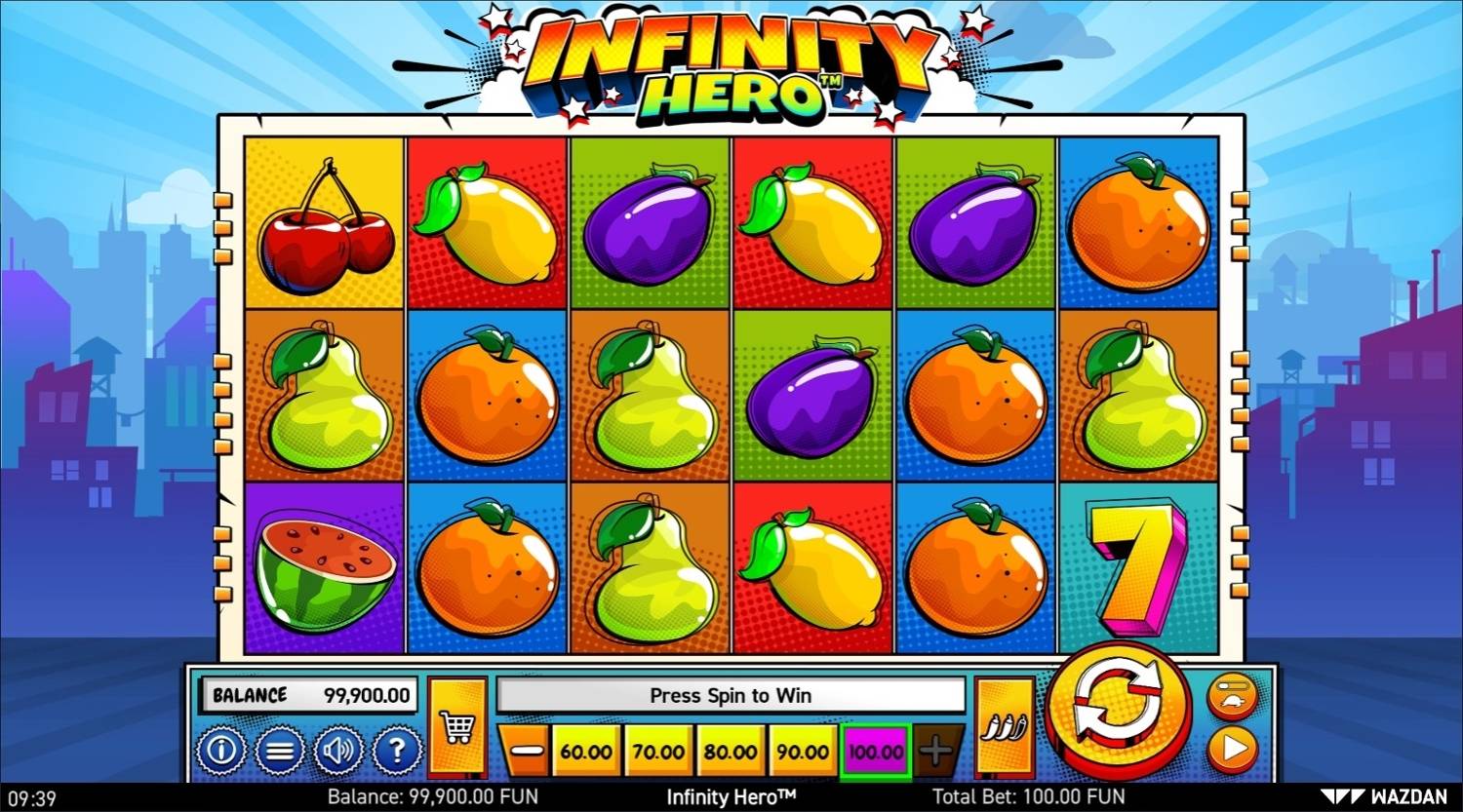Open the game information panel
This screenshot has height=812, width=1463.
(221, 751)
